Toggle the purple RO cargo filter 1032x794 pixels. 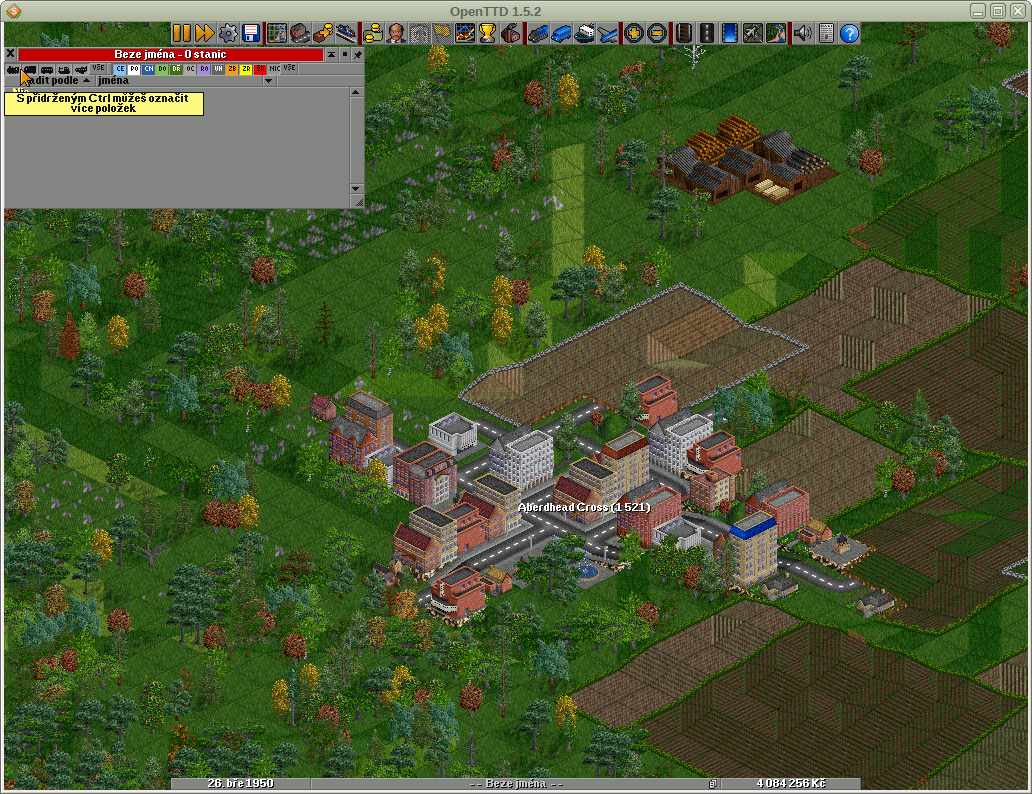pos(204,69)
